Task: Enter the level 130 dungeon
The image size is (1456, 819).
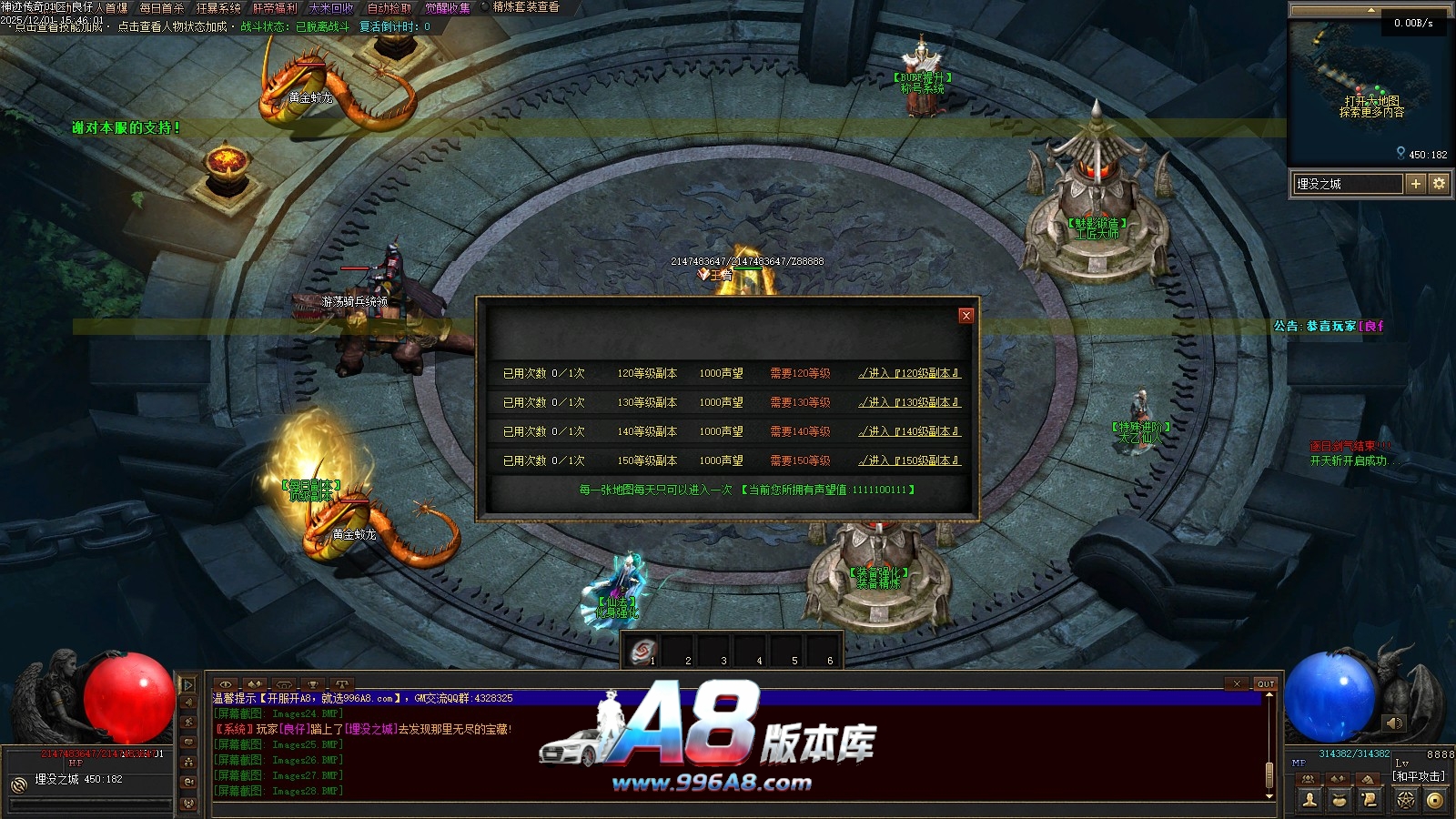Action: pyautogui.click(x=909, y=402)
